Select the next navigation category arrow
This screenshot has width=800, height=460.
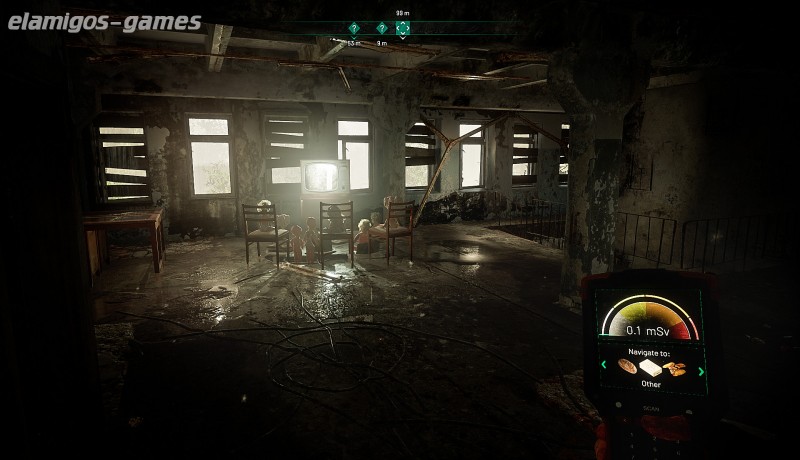tap(701, 371)
